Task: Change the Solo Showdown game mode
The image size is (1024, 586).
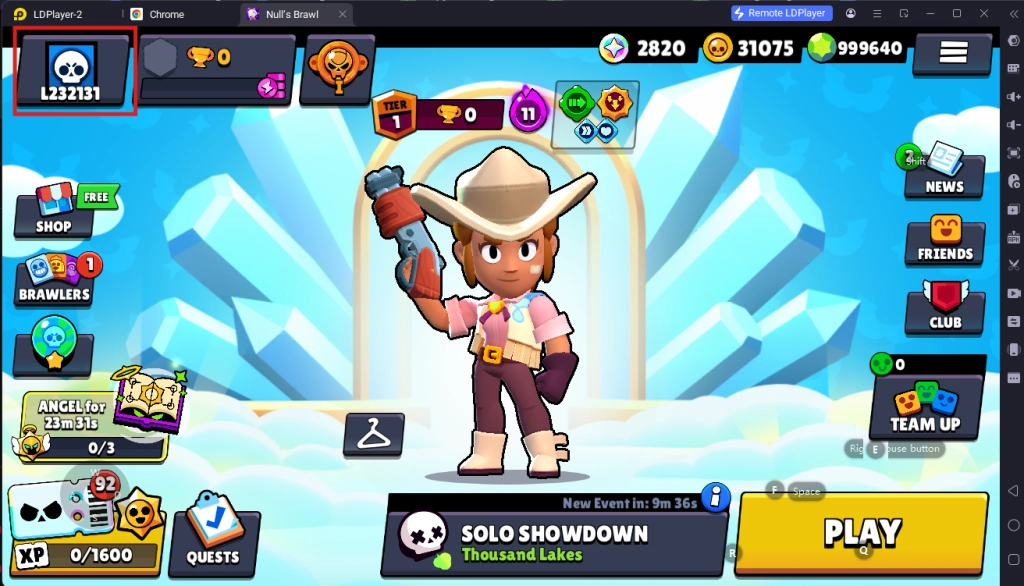Action: click(555, 541)
